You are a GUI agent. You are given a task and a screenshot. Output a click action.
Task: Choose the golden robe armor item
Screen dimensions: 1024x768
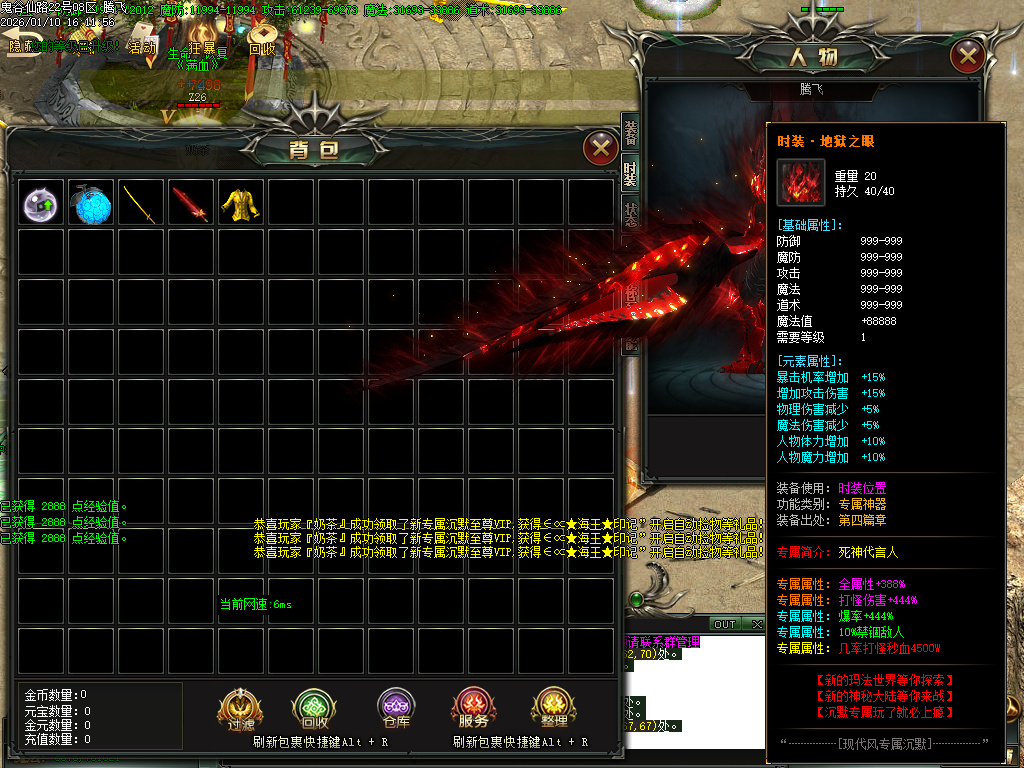pos(242,203)
